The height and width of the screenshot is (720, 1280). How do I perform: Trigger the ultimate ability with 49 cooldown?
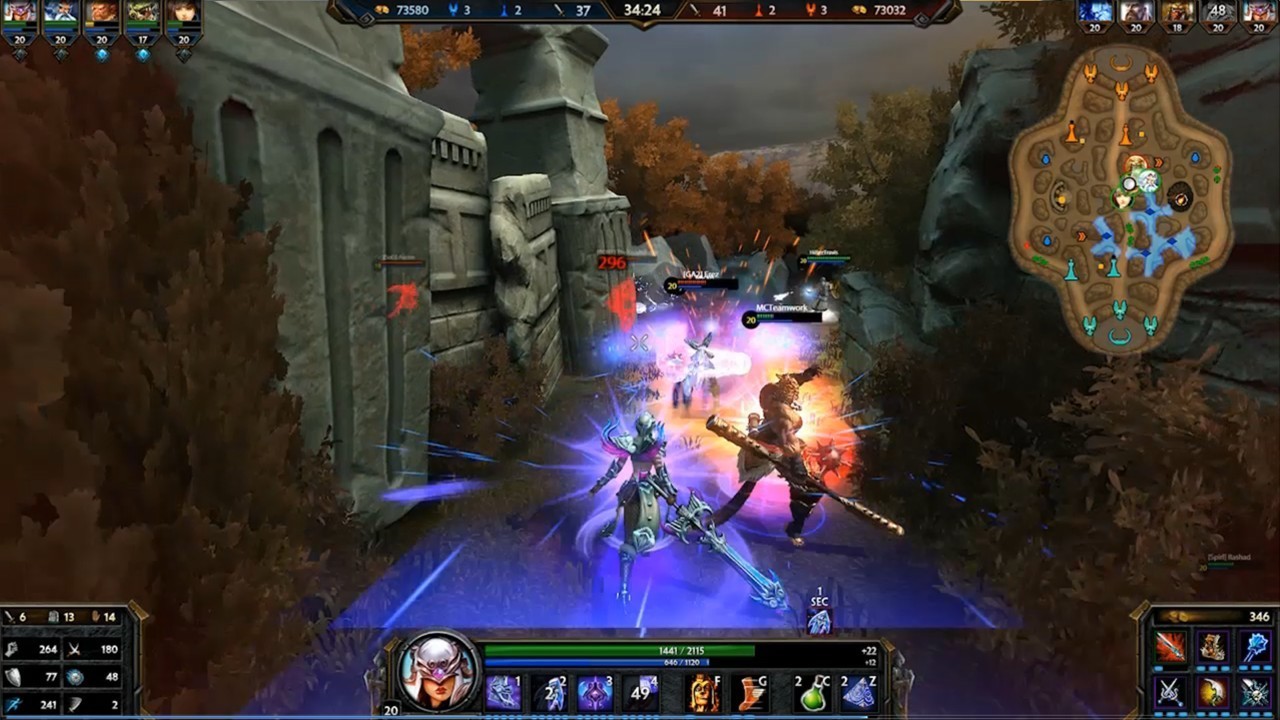(642, 692)
